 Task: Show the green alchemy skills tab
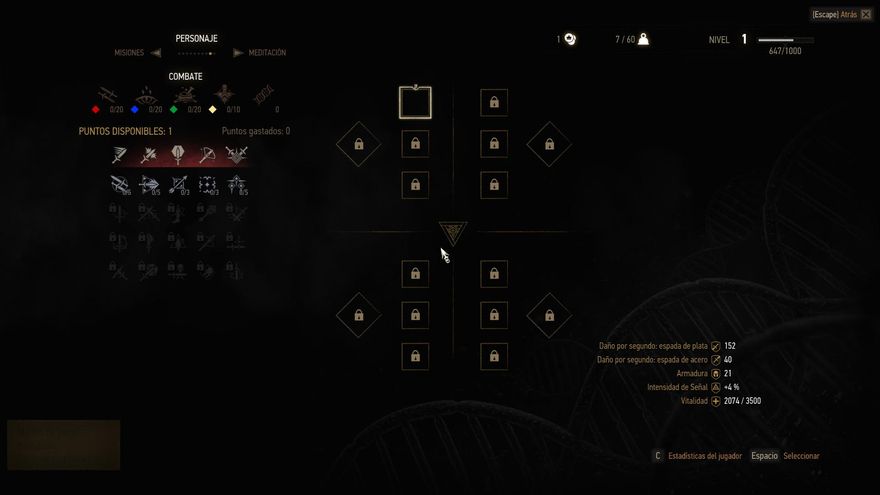coord(184,96)
